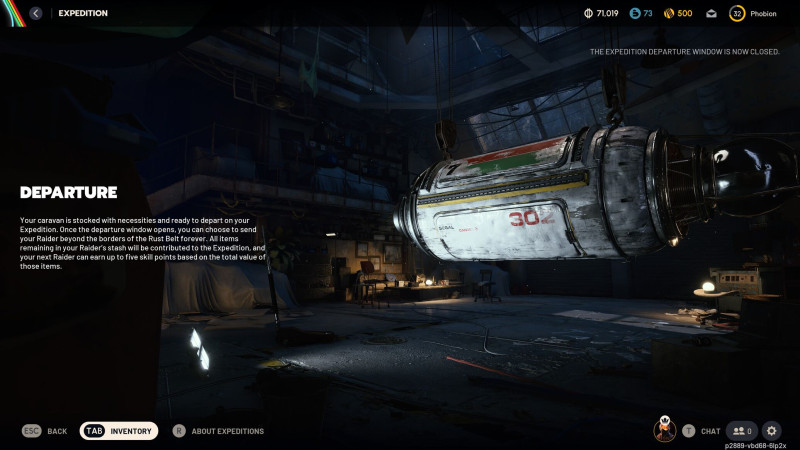Open the party members button
This screenshot has height=450, width=800.
[741, 431]
